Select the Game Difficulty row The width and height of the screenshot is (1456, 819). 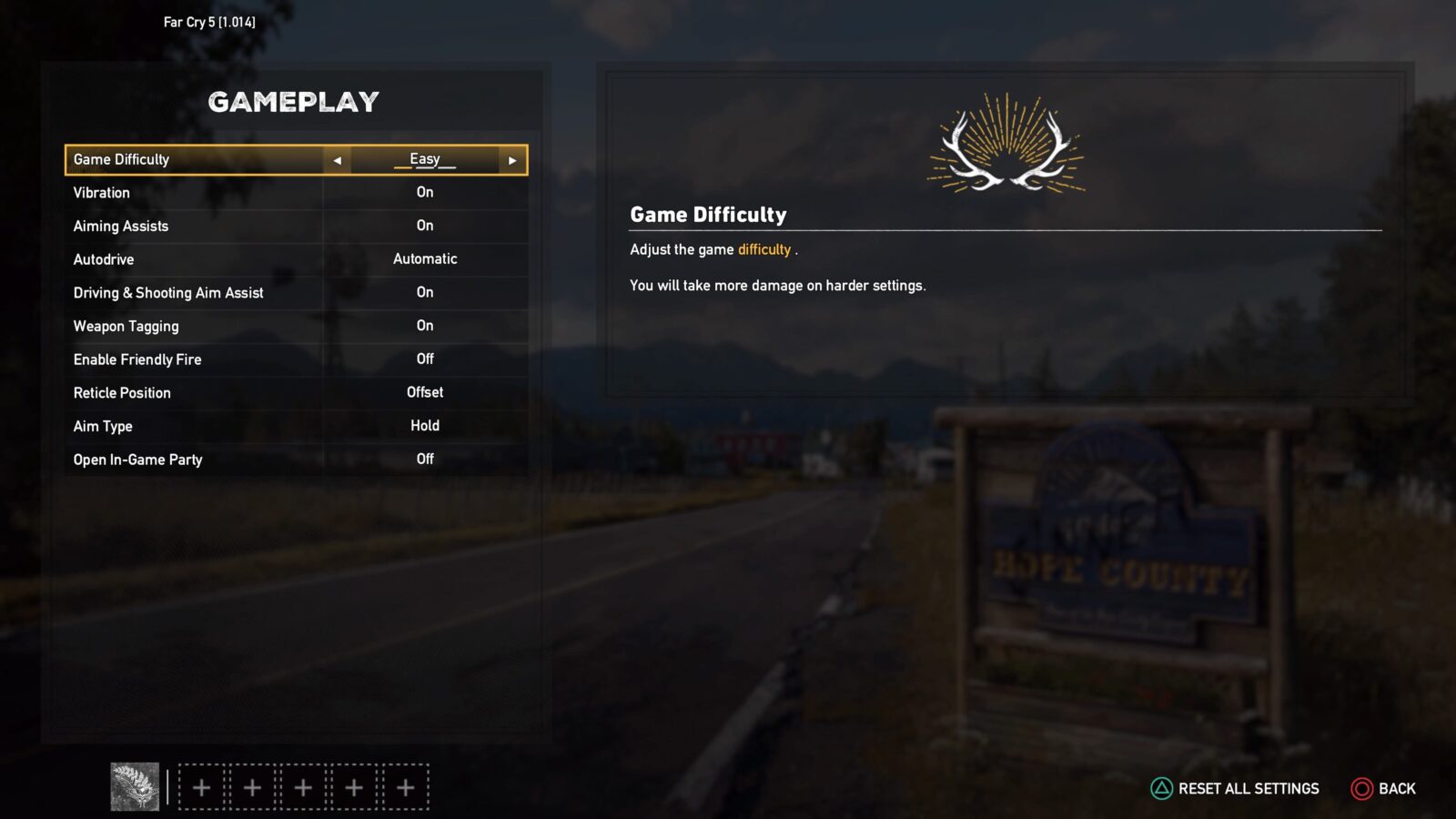[182, 159]
